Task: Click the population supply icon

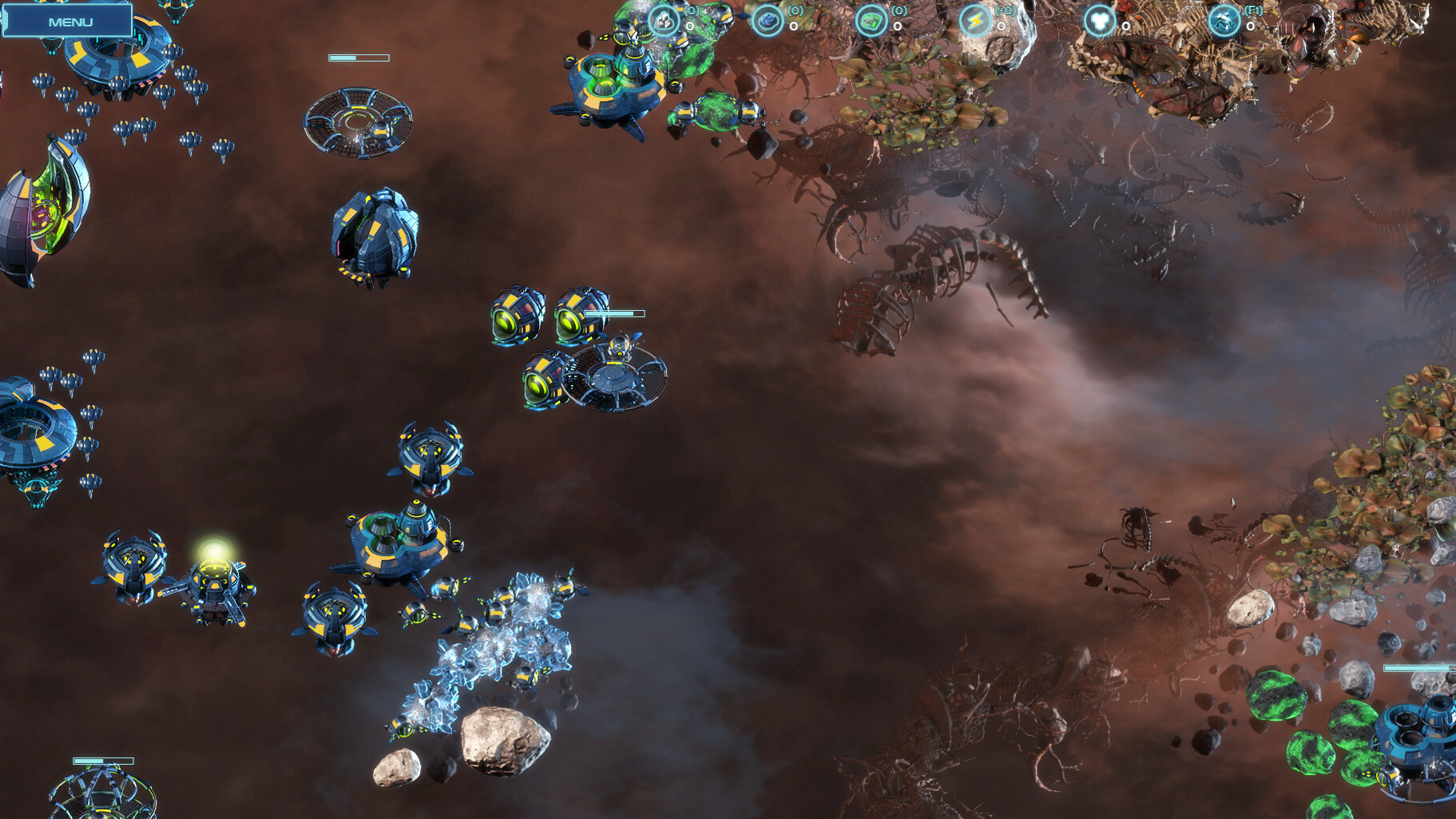Action: pos(1098,20)
